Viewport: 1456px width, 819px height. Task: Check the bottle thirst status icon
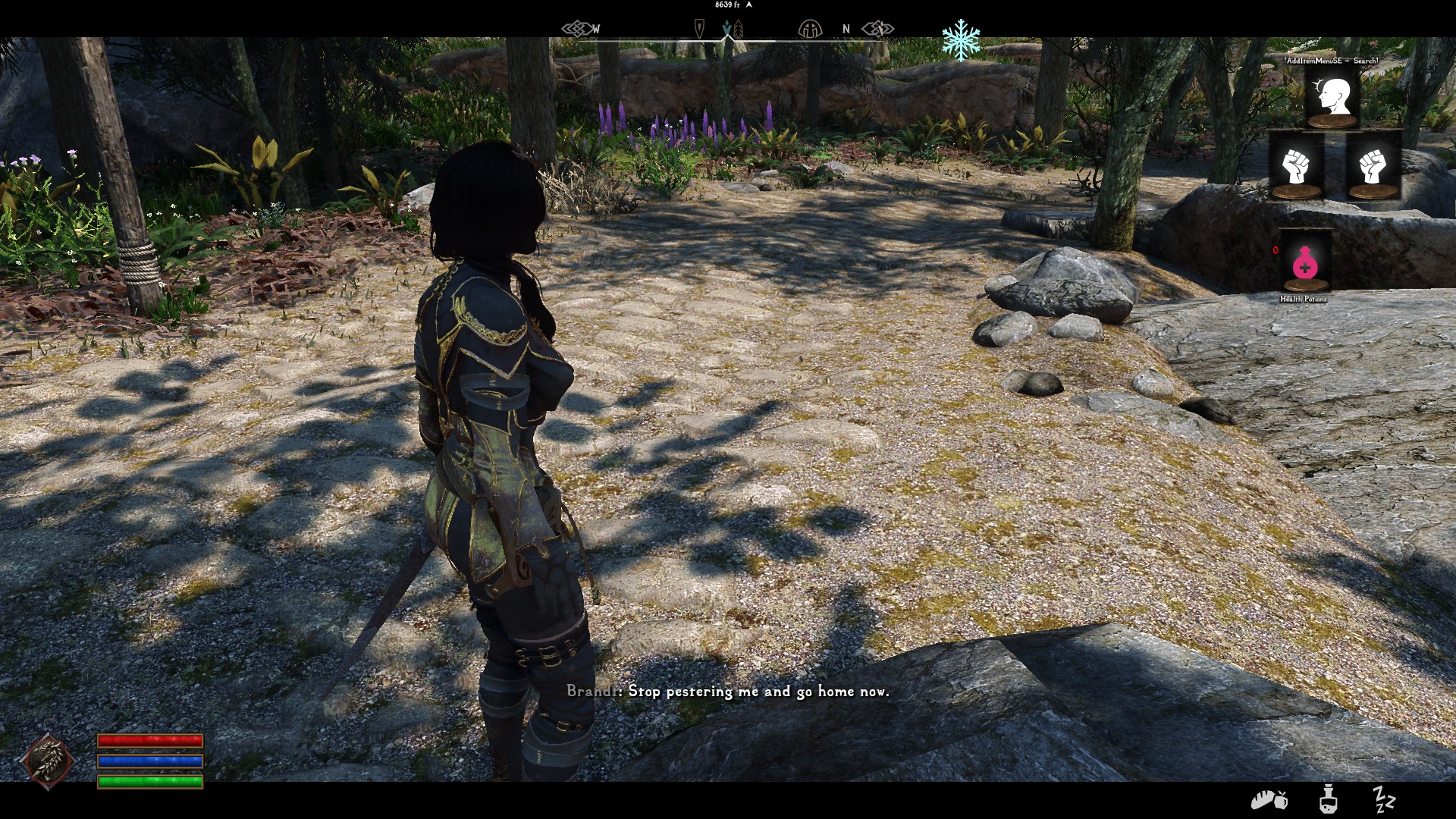tap(1327, 800)
